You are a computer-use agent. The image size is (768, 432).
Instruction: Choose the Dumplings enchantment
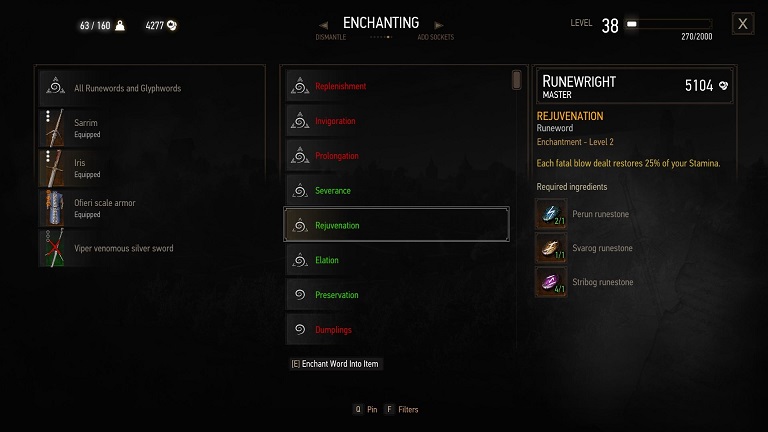(395, 329)
